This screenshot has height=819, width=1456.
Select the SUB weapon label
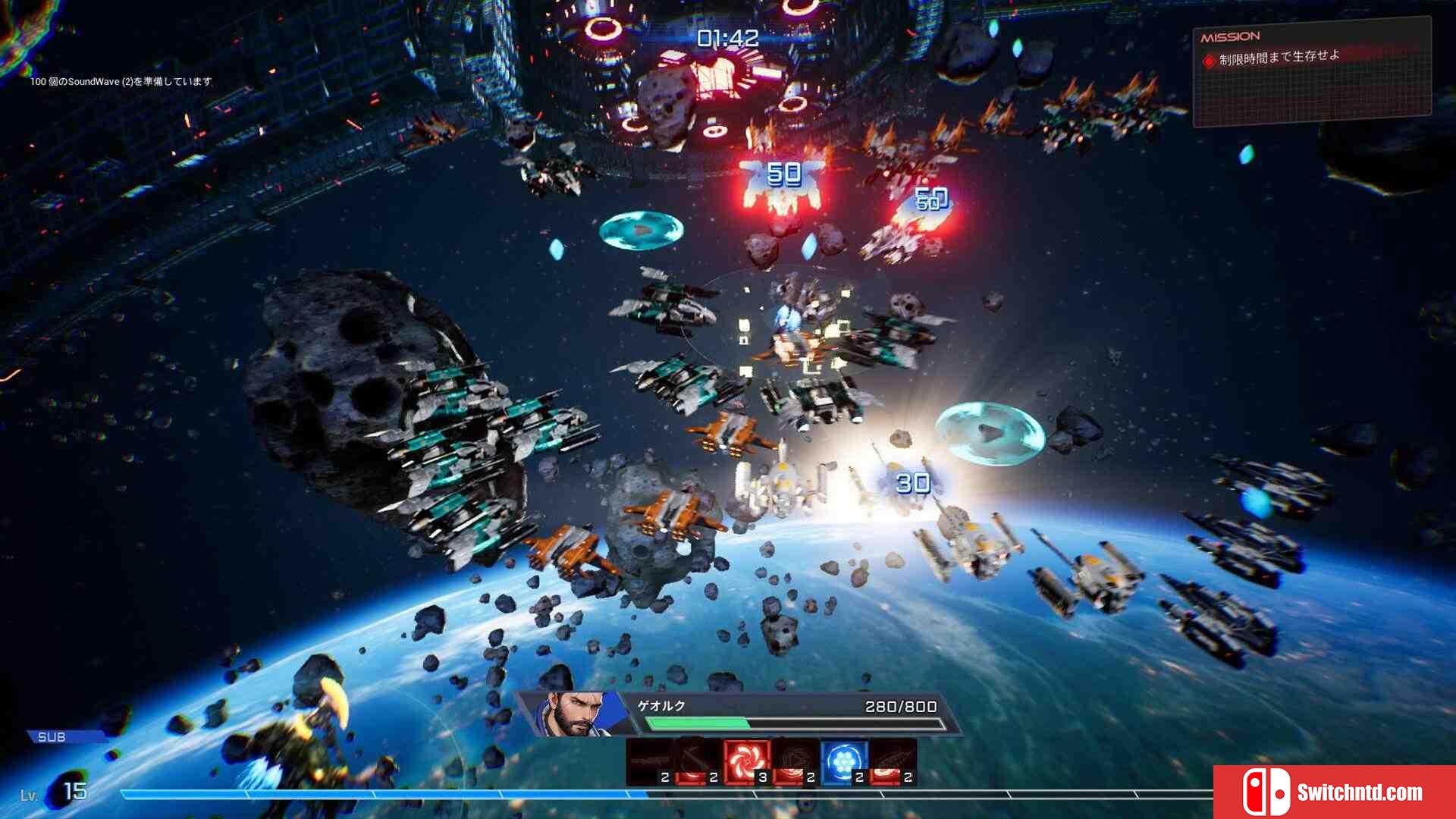pos(52,737)
